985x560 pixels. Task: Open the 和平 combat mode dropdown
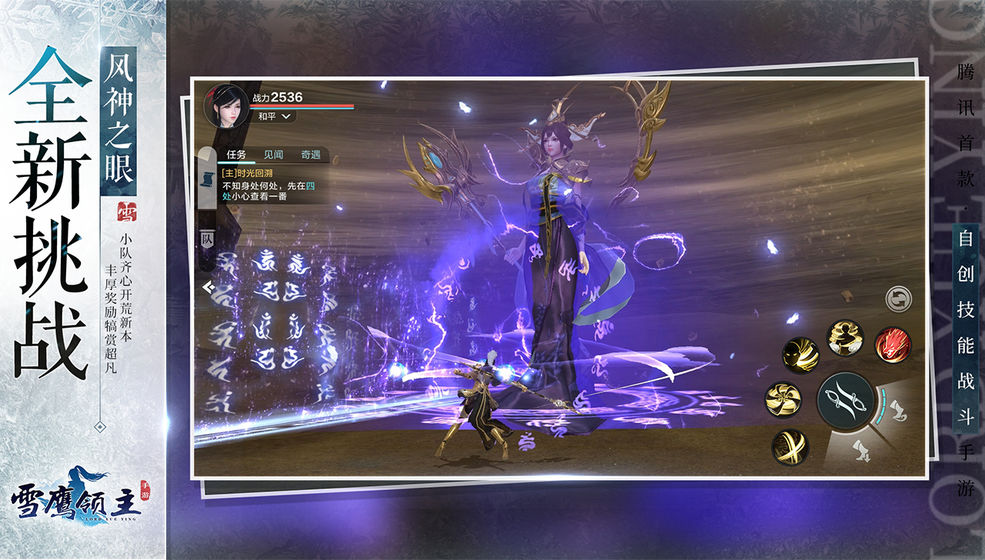coord(272,117)
